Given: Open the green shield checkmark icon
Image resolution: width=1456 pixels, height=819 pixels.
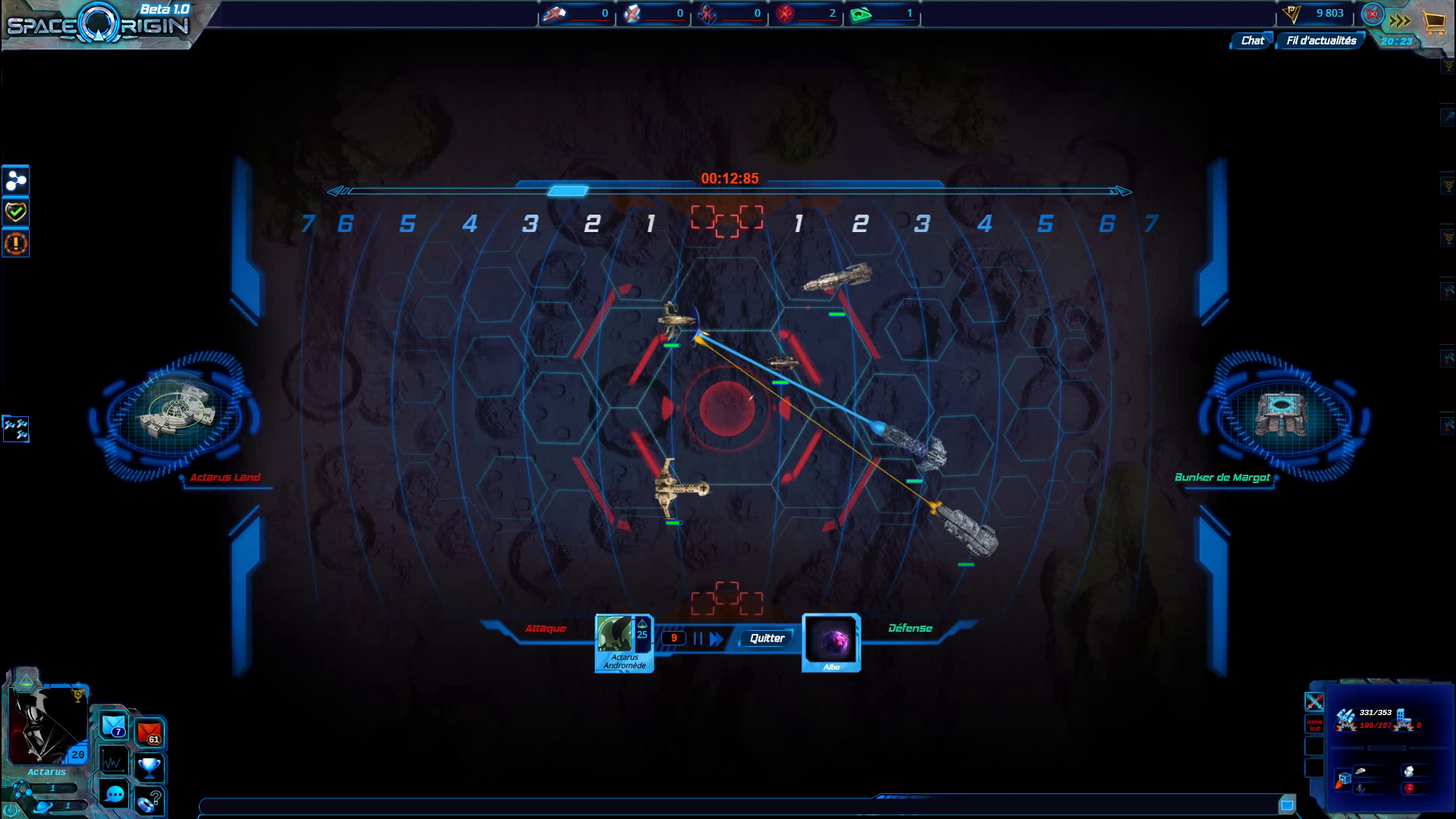Looking at the screenshot, I should 16,212.
